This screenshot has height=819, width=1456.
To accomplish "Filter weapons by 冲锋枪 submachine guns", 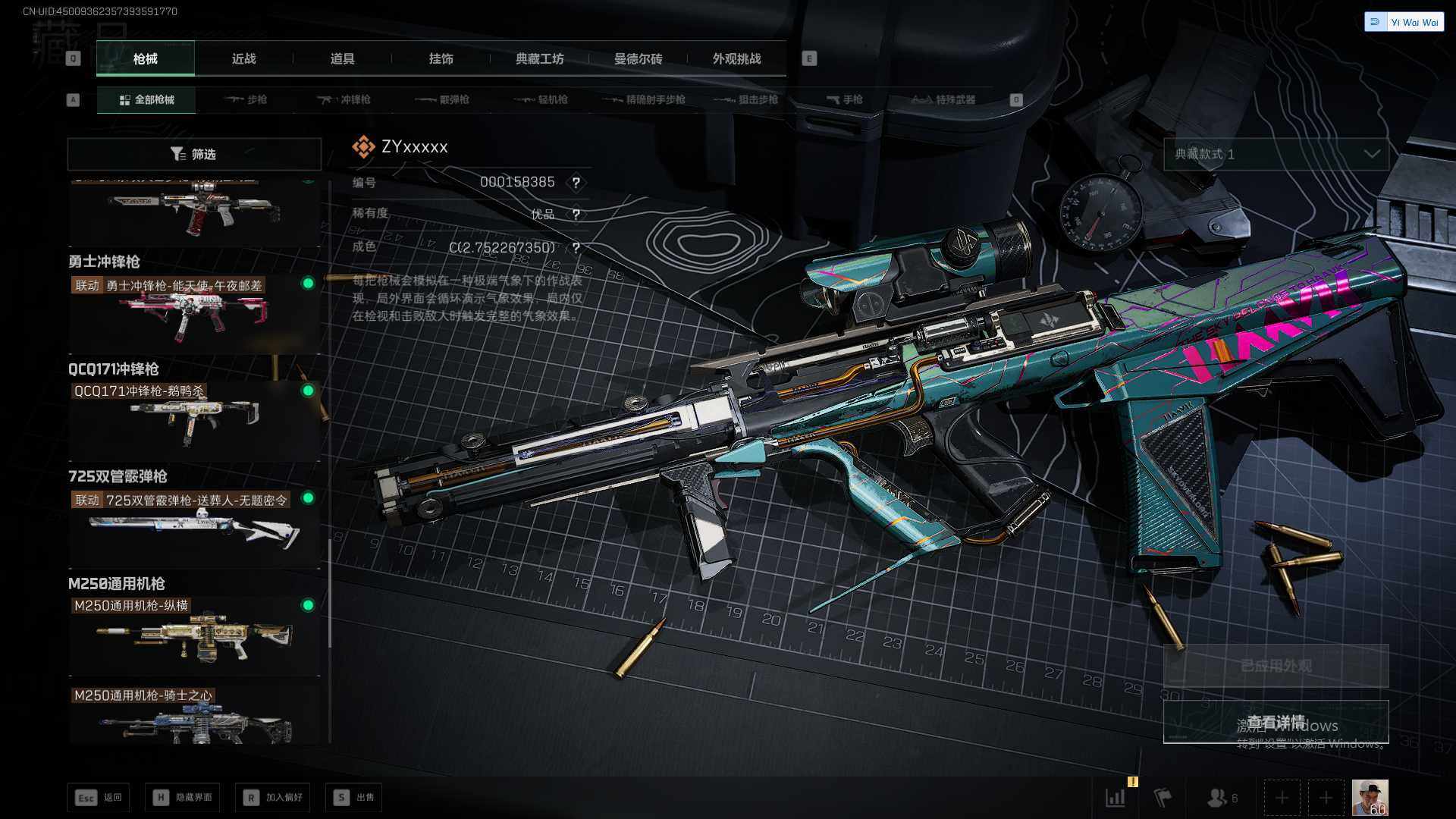I will pos(344,99).
